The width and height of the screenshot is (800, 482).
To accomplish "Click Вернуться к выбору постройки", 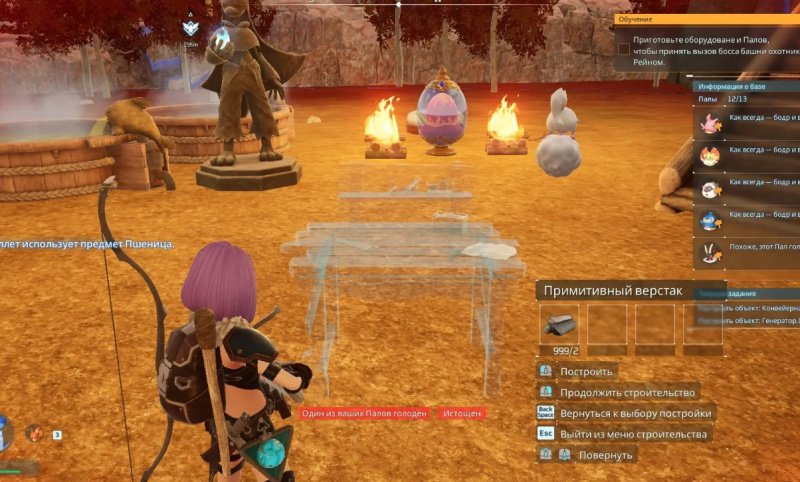I will pos(635,413).
